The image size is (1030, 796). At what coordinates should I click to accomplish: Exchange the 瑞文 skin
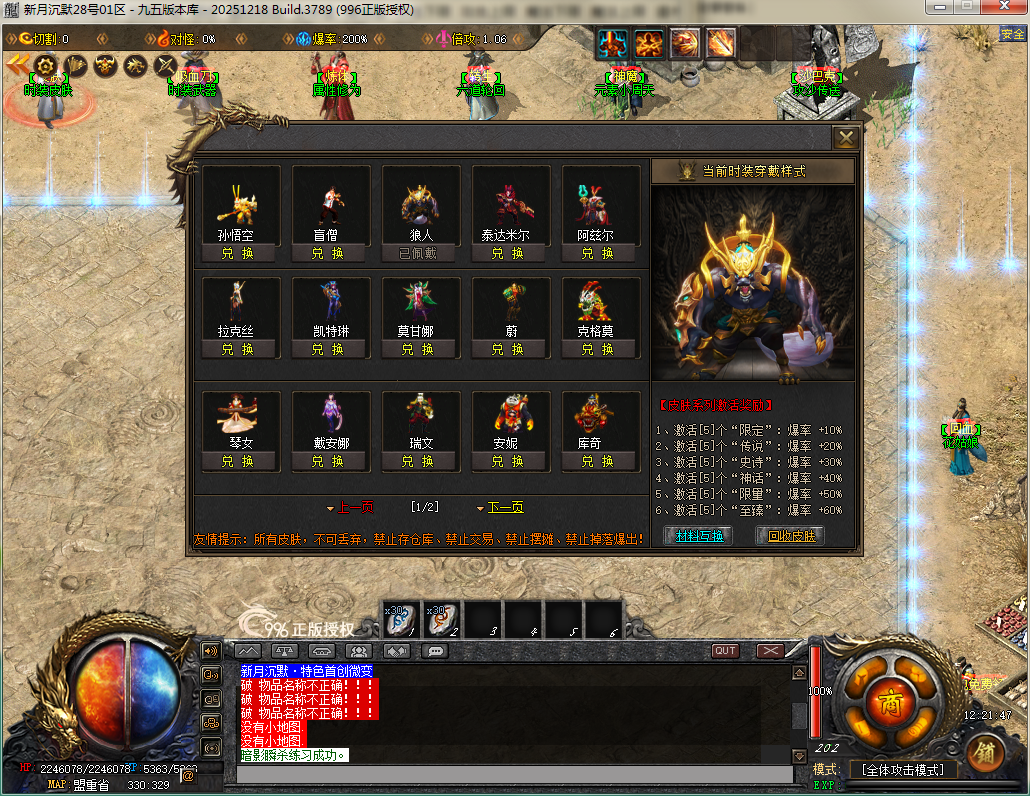[418, 462]
